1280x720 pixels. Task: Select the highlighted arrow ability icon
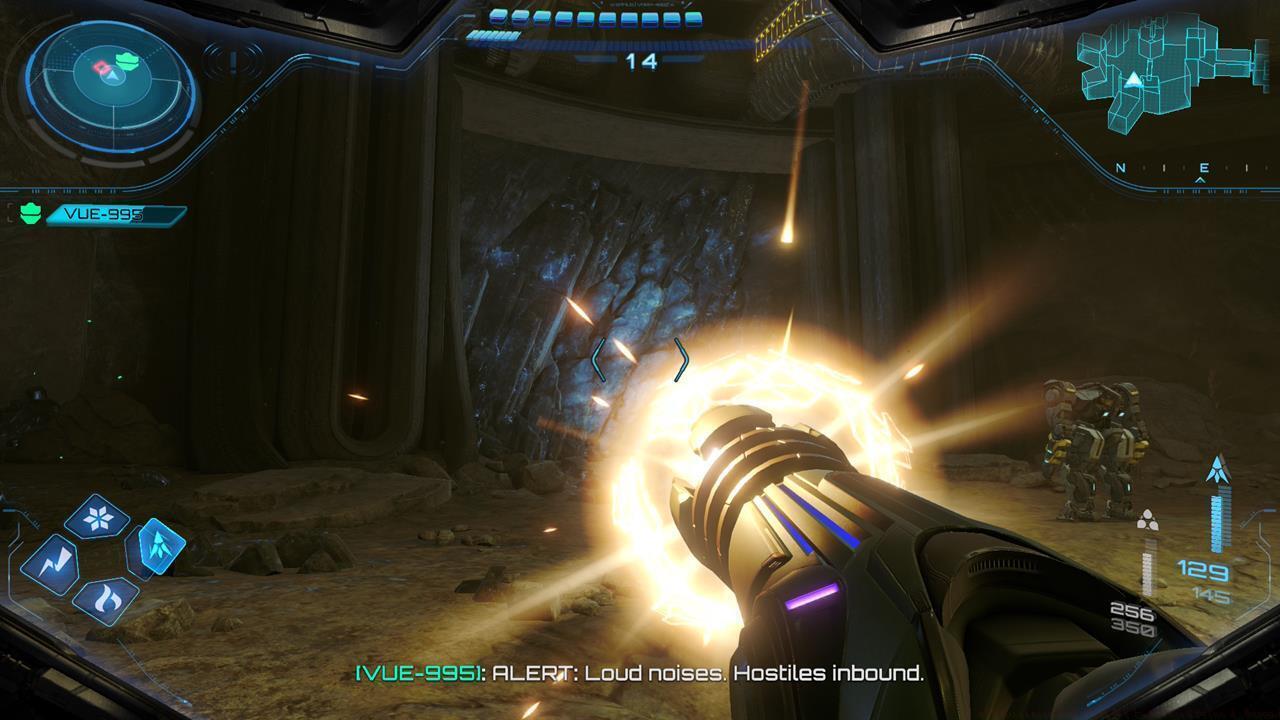pos(158,549)
